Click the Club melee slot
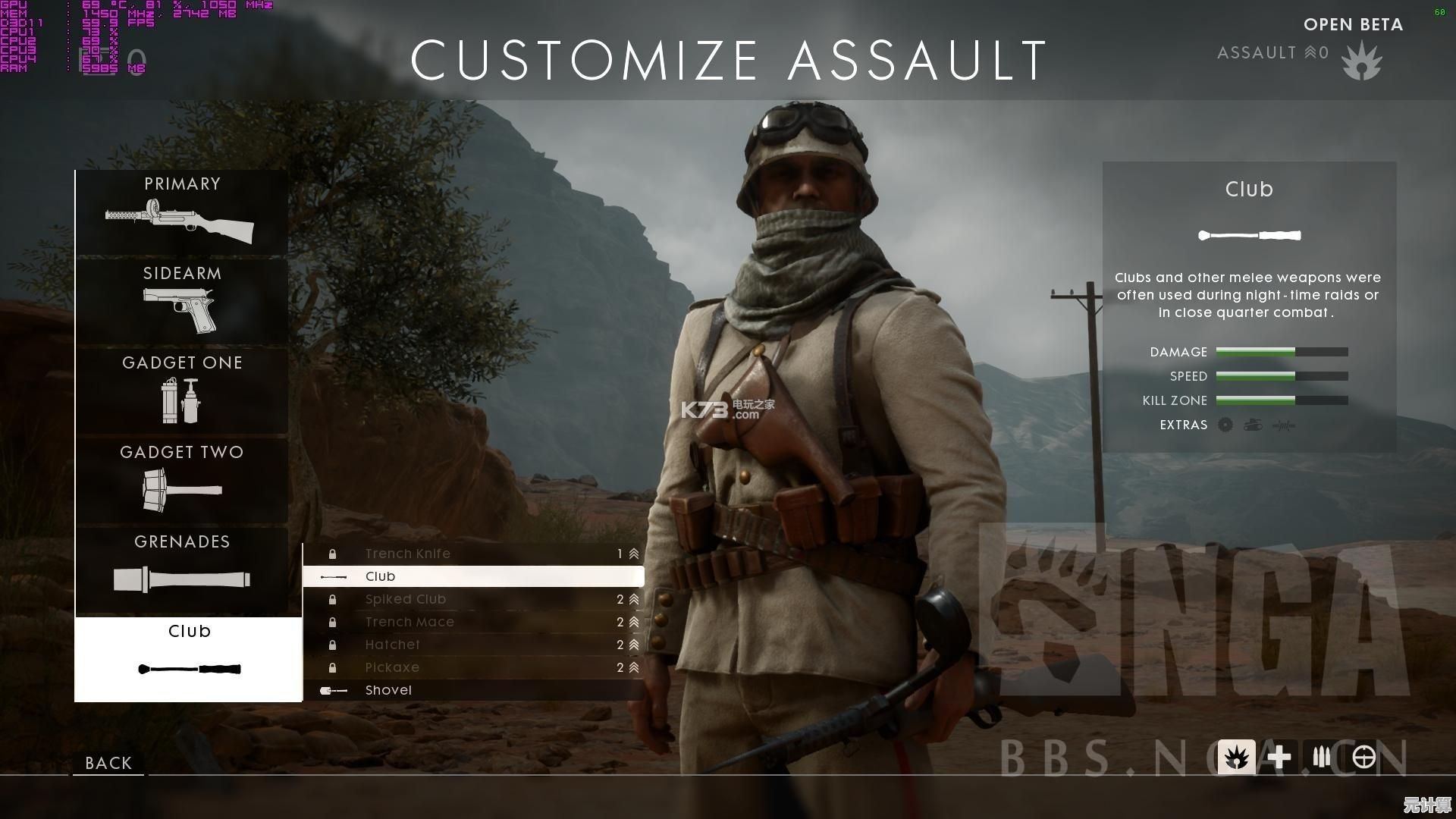The height and width of the screenshot is (819, 1456). 188,659
